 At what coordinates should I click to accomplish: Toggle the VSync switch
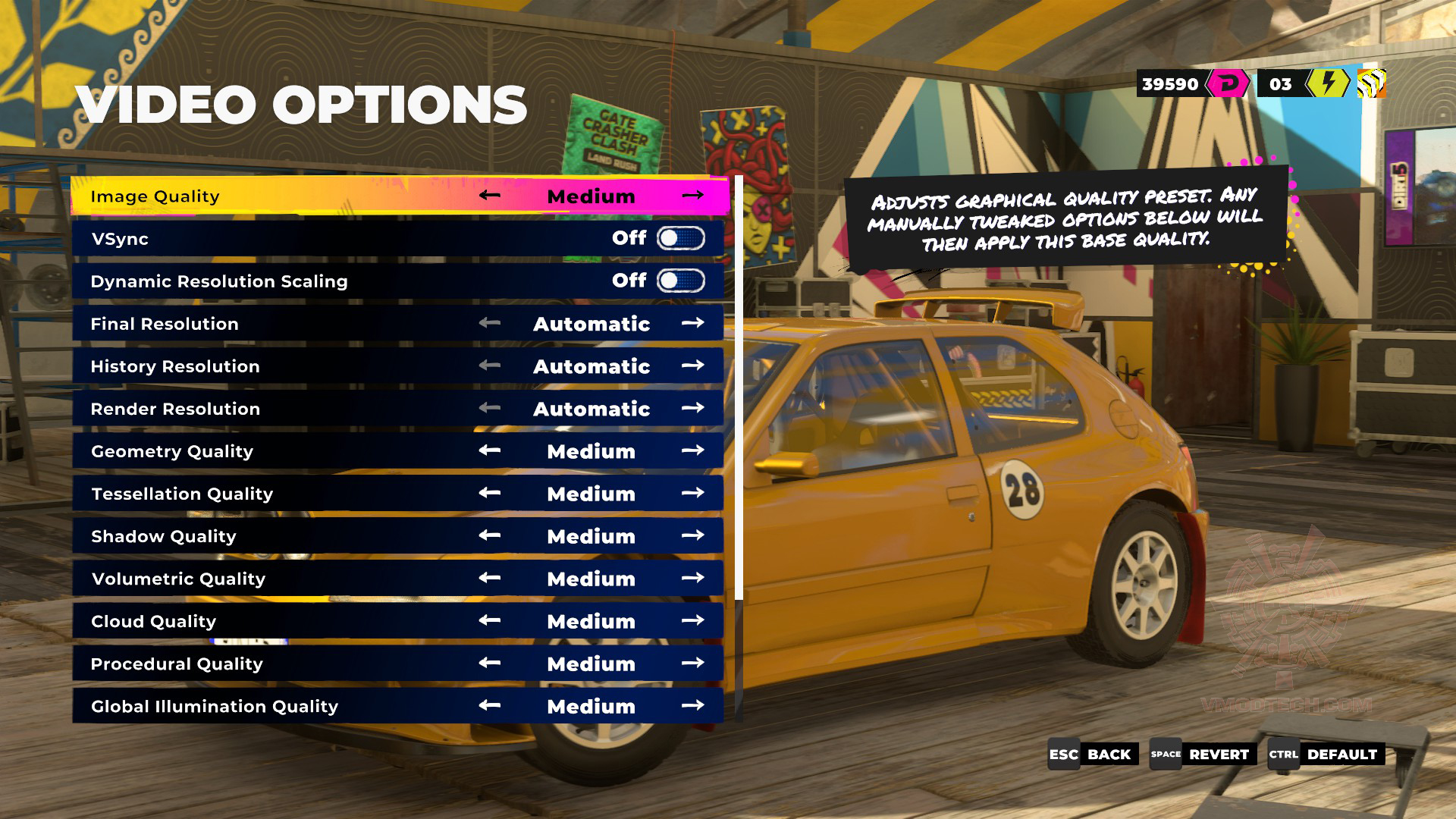[x=680, y=239]
